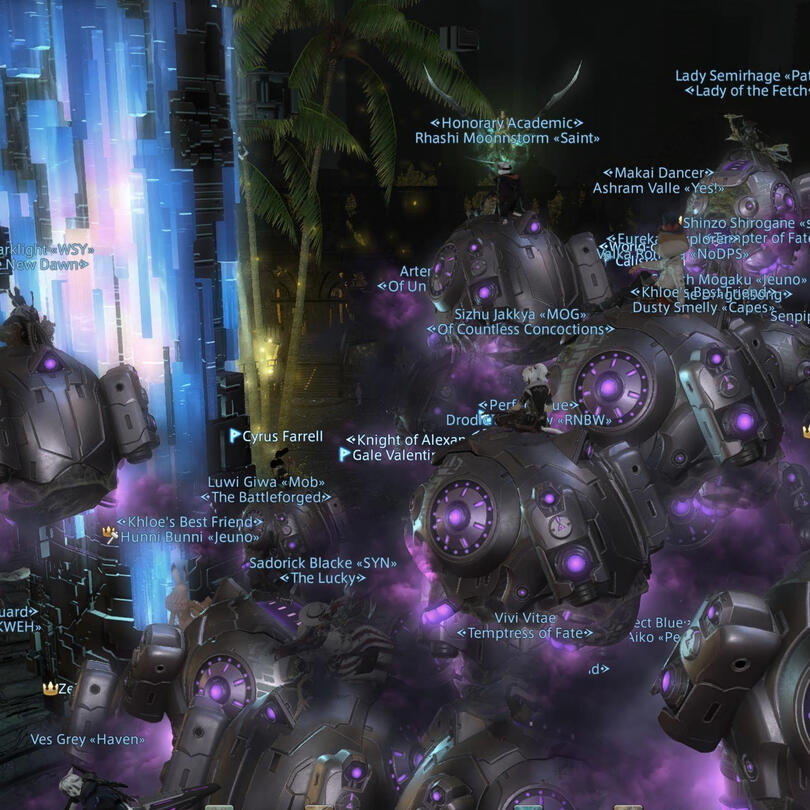Click the Cyrus Farrell nameplate
The height and width of the screenshot is (810, 810).
283,436
